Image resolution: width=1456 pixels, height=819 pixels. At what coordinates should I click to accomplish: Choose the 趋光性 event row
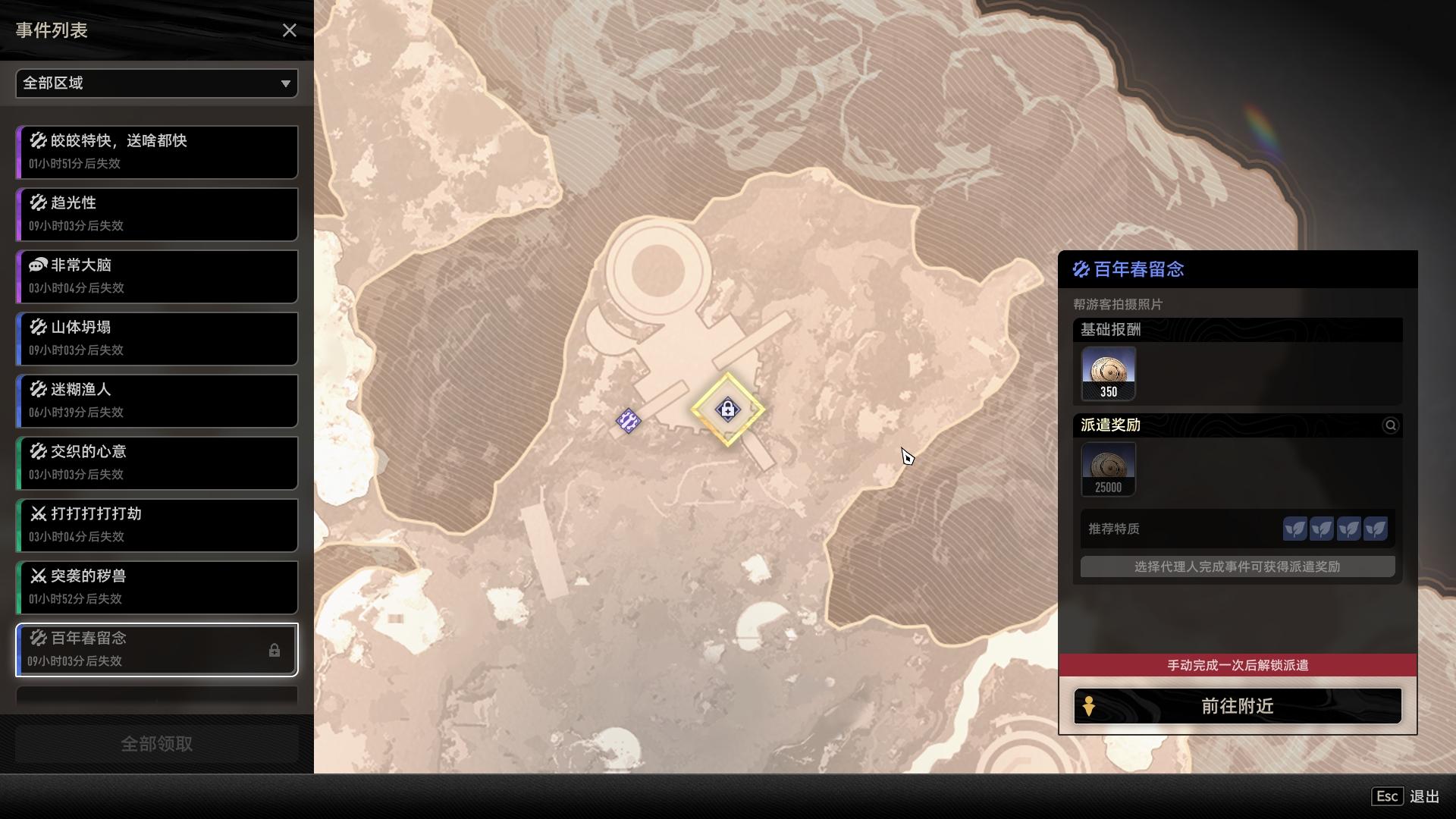[157, 214]
